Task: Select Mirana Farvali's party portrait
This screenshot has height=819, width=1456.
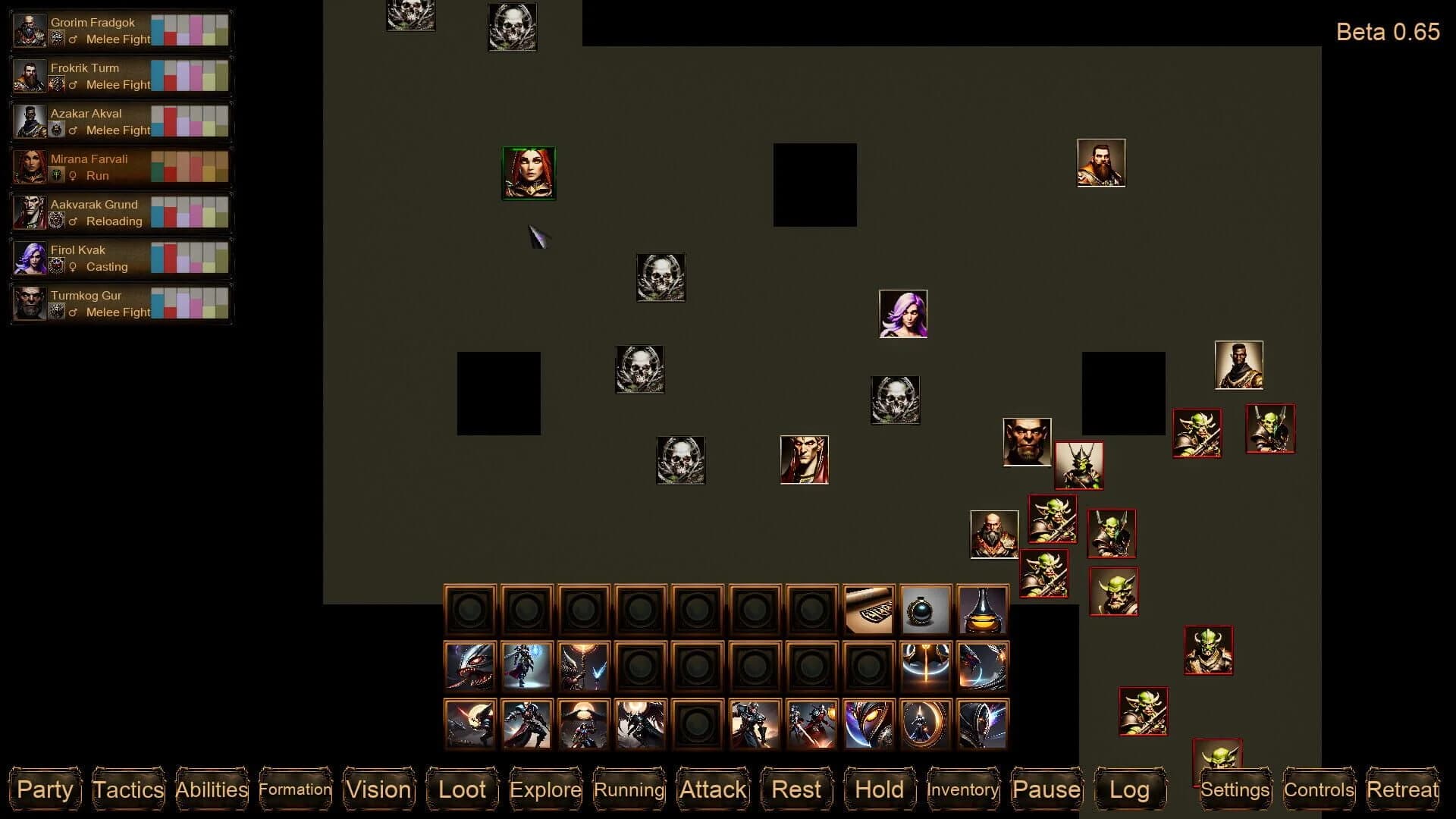Action: click(30, 167)
